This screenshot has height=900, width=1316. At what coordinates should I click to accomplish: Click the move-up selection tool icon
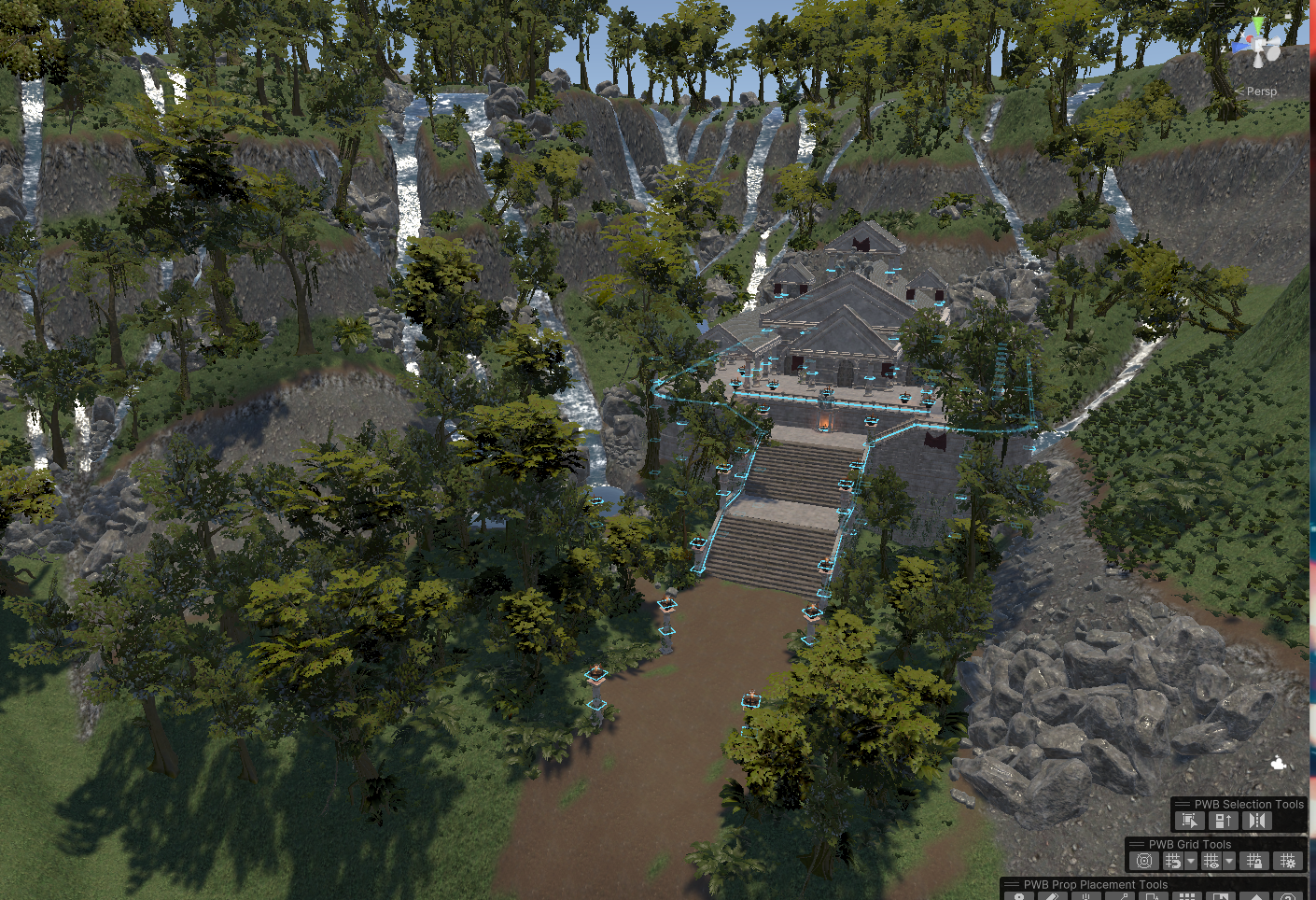tap(1224, 821)
